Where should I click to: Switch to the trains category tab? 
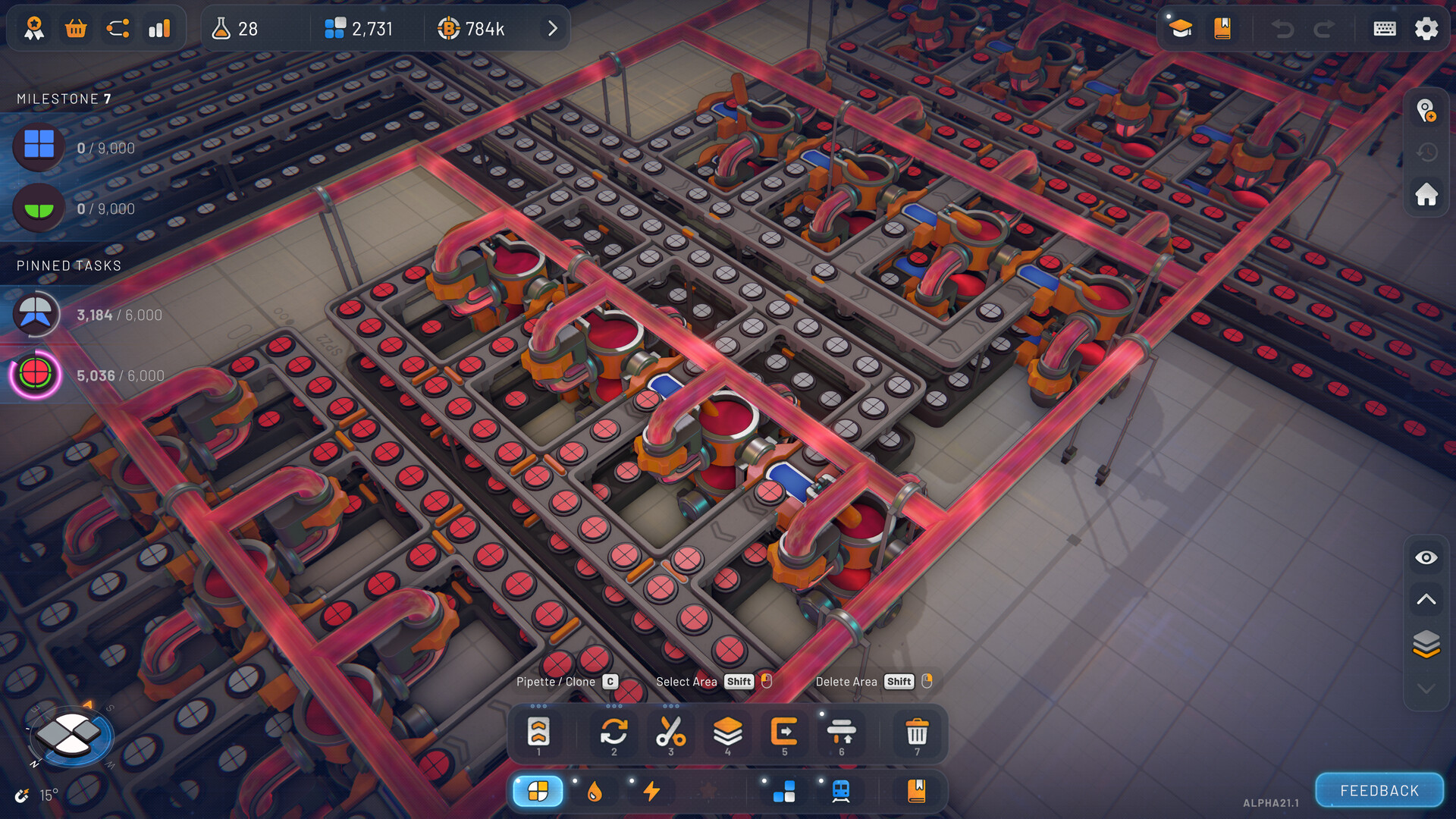(x=842, y=791)
